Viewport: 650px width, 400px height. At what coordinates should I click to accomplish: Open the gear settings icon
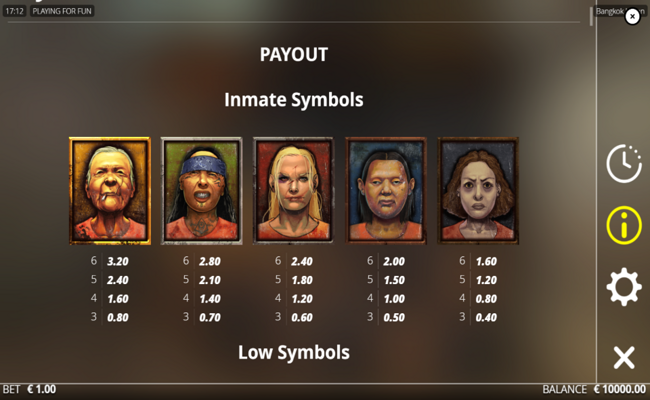click(624, 288)
